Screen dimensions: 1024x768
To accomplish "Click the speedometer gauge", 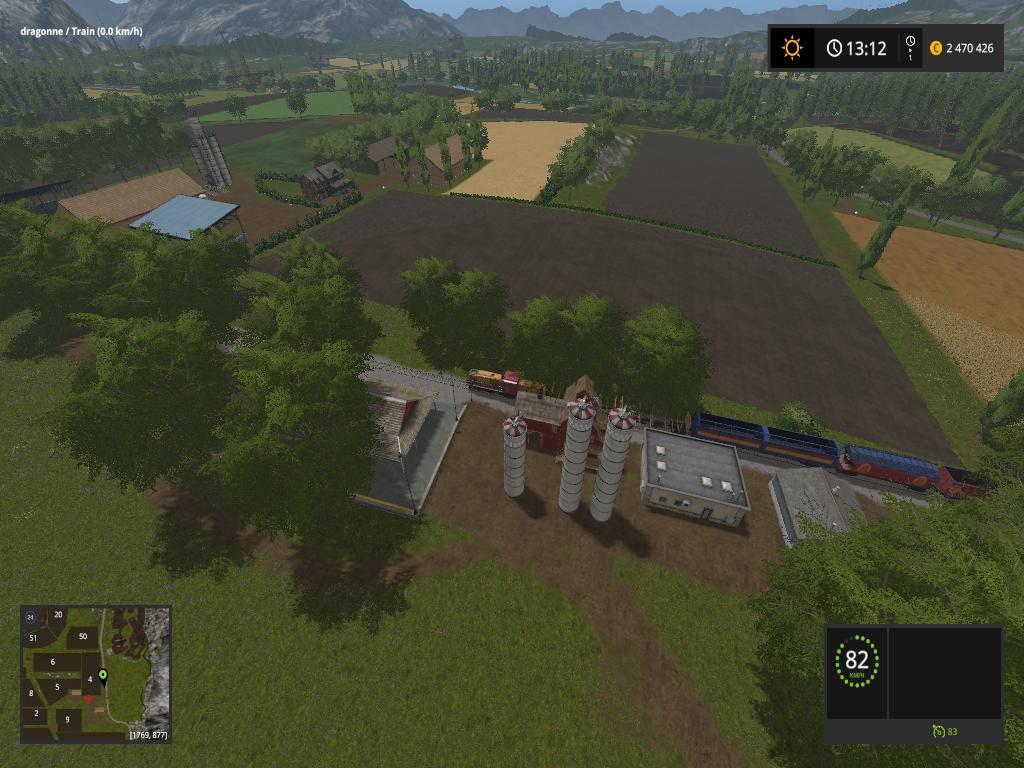I will click(857, 661).
